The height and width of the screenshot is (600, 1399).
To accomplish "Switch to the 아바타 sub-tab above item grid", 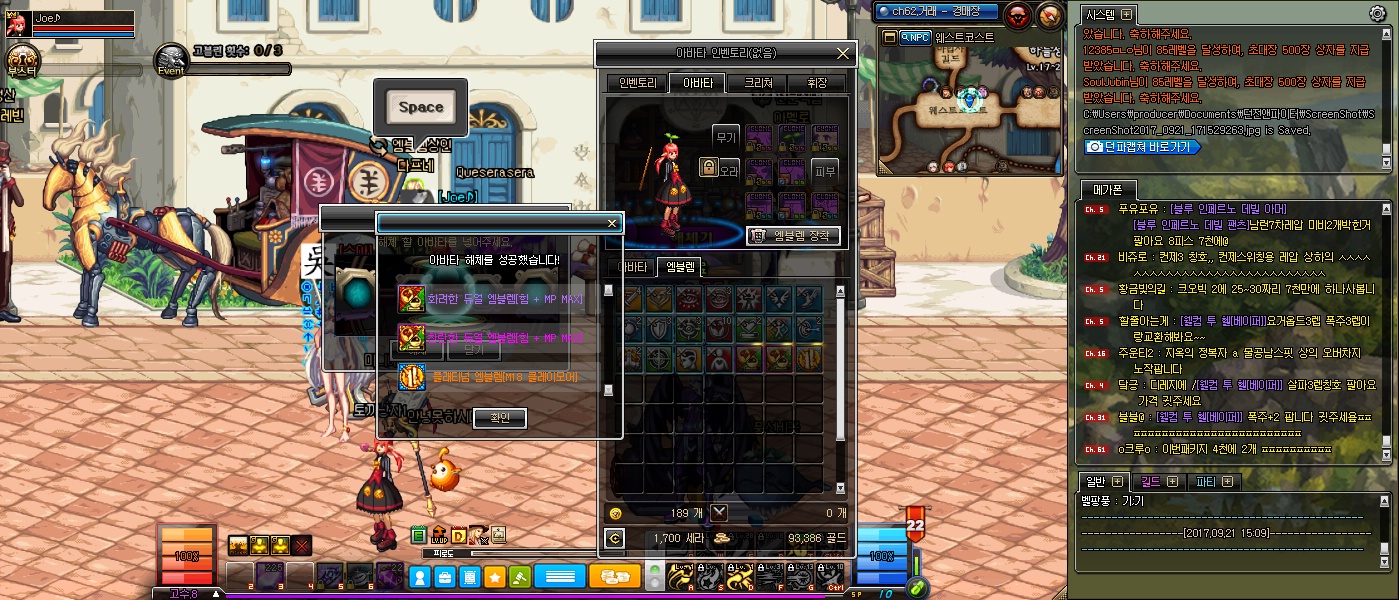I will [x=630, y=267].
